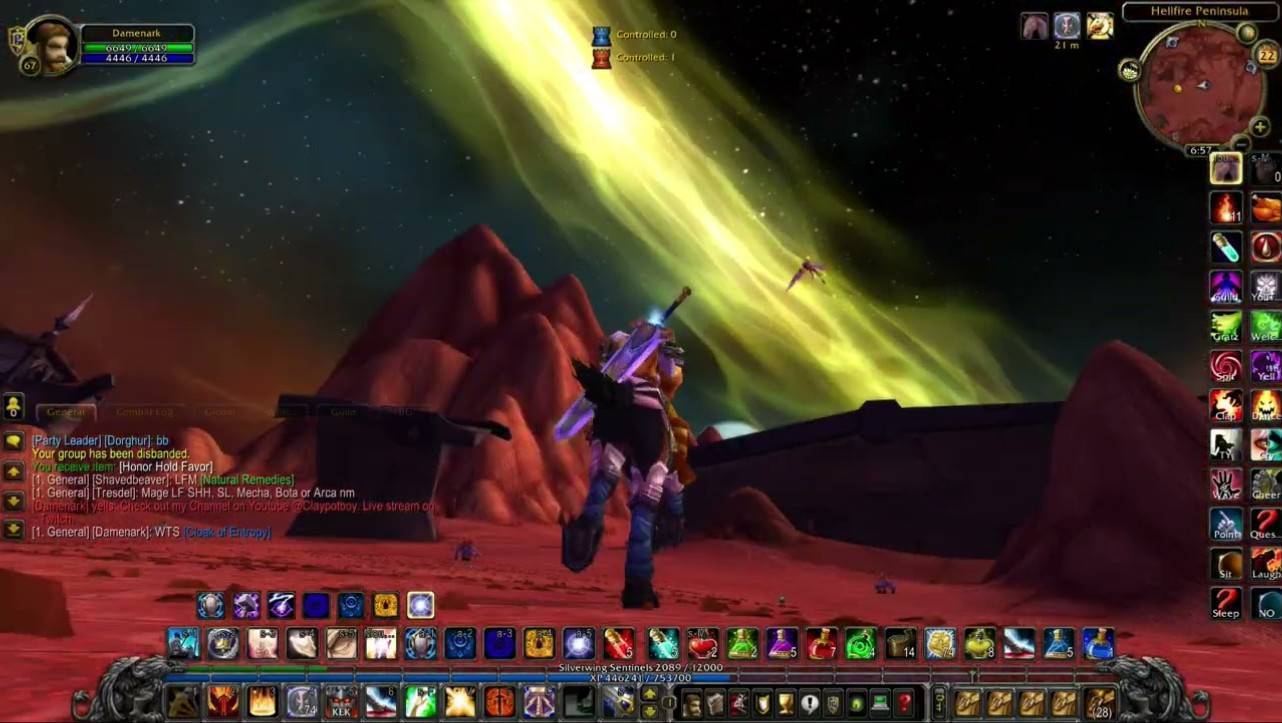Activate the Sleep emote macro

click(x=1226, y=603)
